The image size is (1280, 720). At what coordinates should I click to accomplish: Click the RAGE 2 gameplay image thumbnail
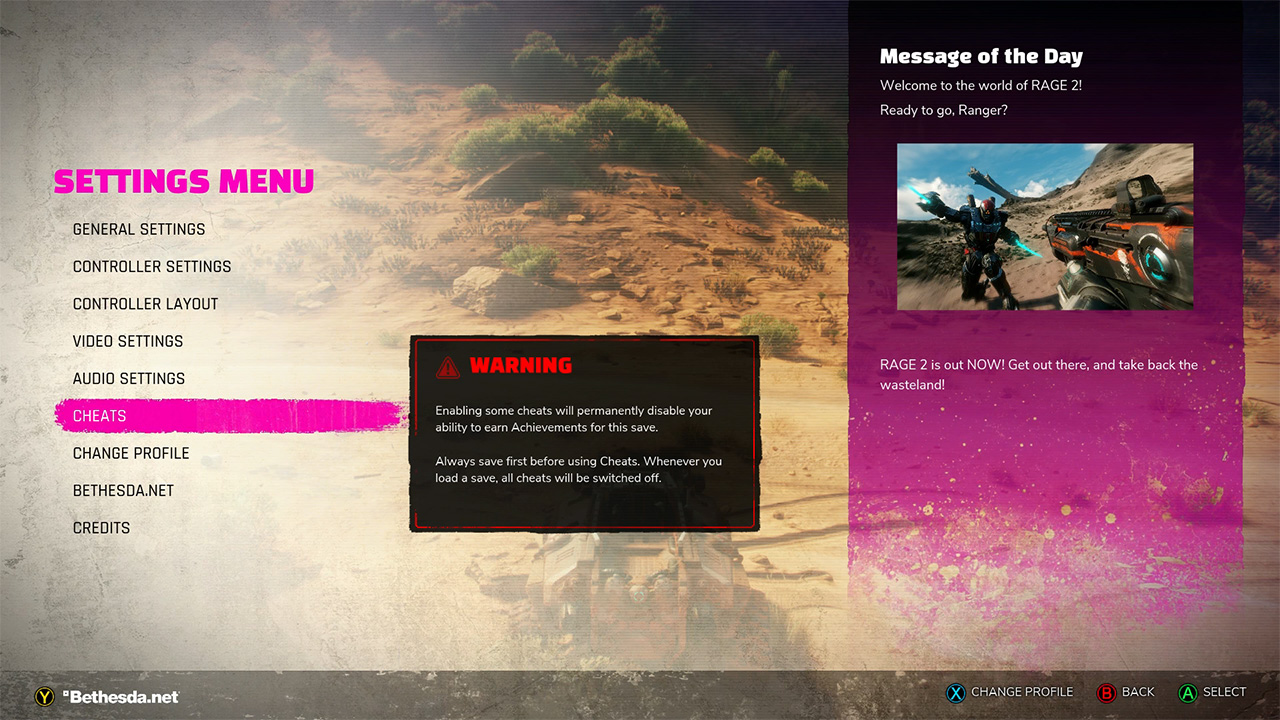1045,226
